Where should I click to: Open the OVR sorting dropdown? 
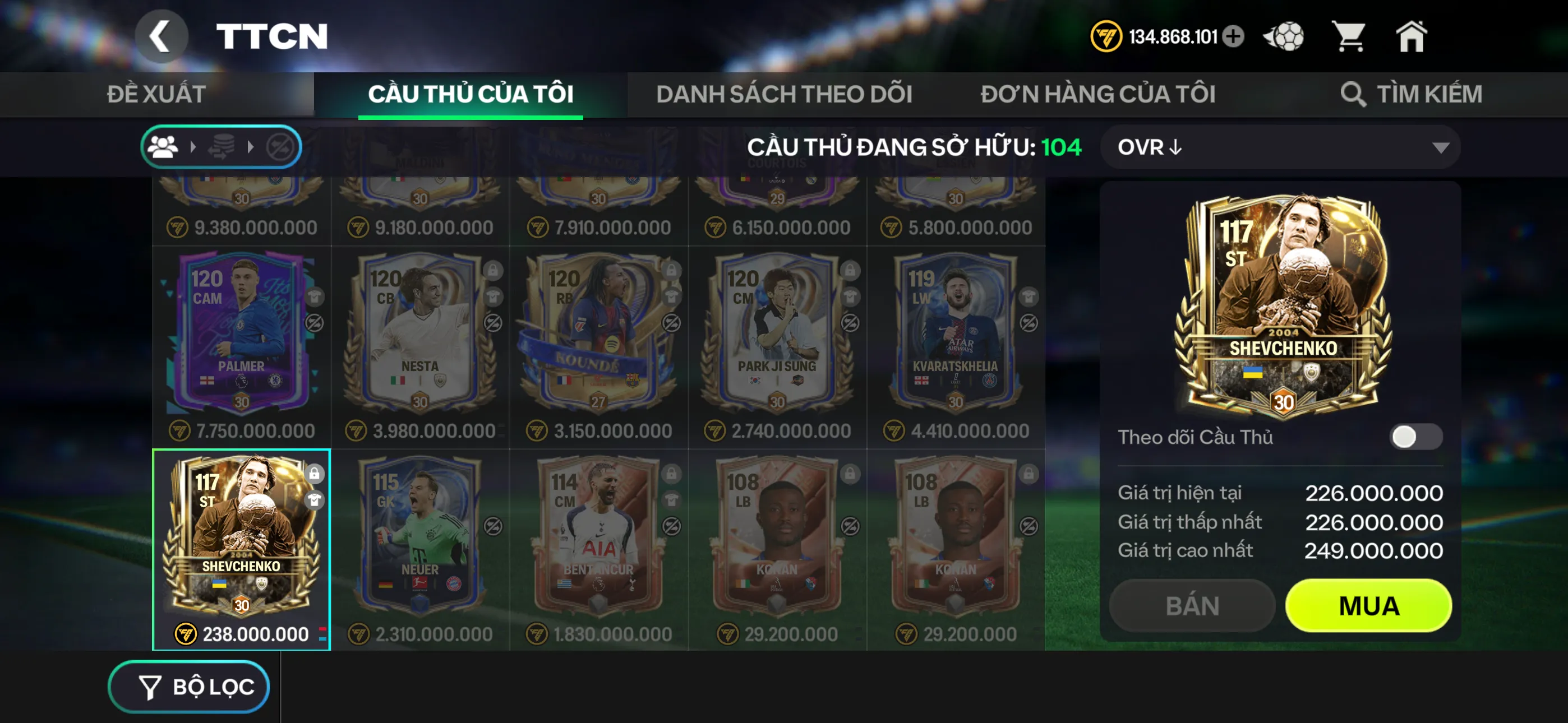[1277, 147]
